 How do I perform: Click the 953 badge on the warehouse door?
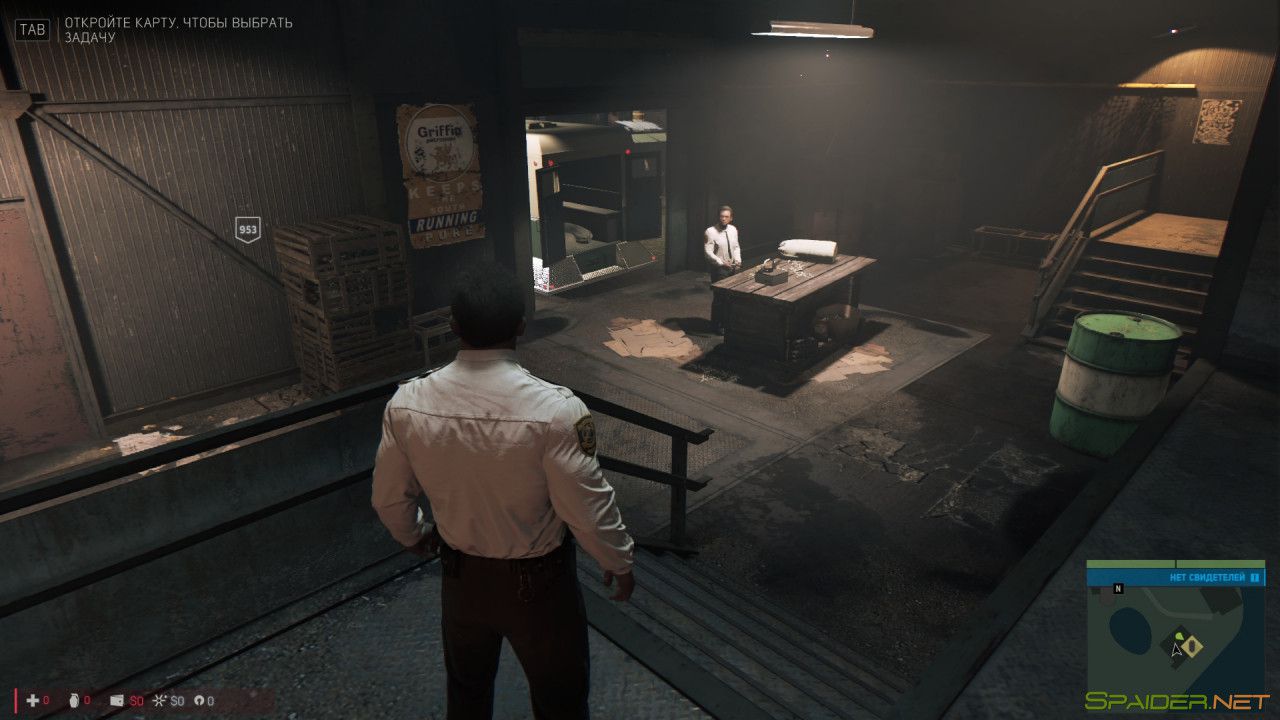(247, 230)
